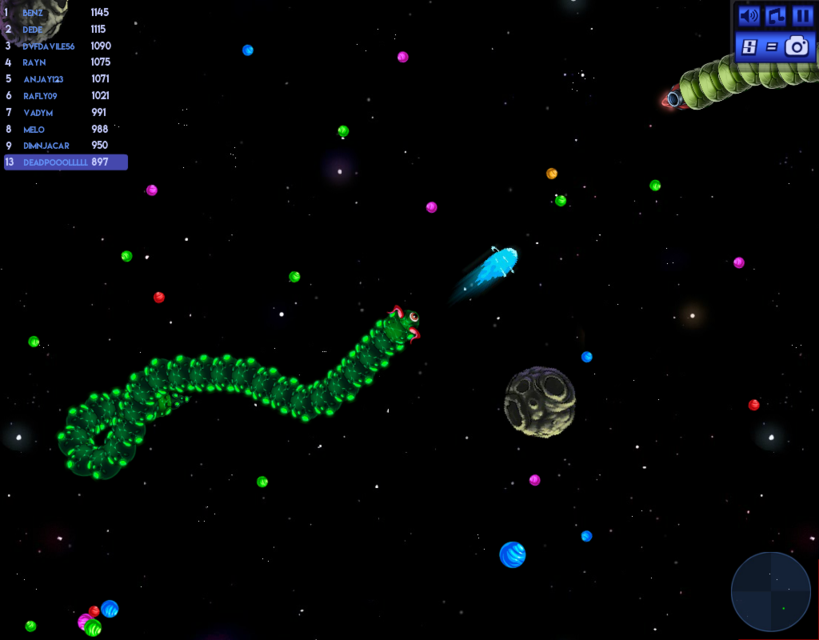
Task: Mute the sound effects speaker button
Action: click(x=748, y=16)
